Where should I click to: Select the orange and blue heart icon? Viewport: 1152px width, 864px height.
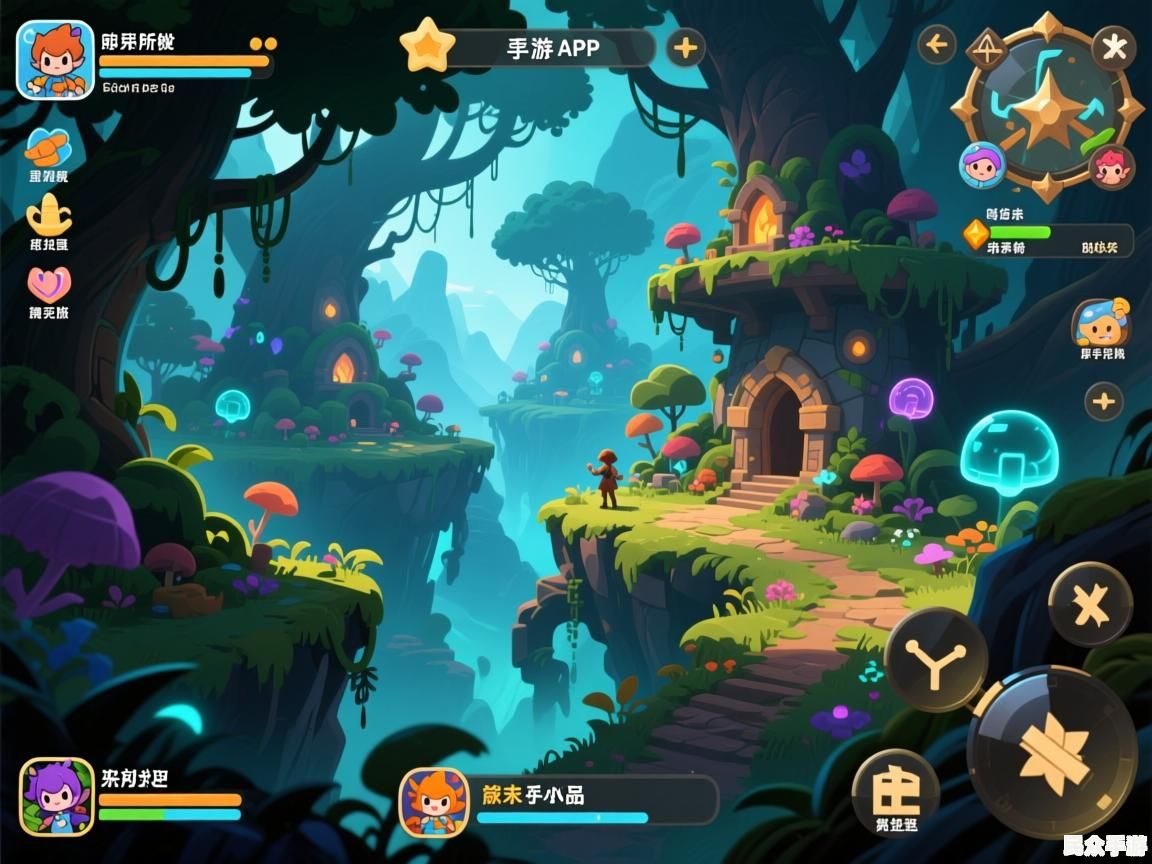point(48,148)
